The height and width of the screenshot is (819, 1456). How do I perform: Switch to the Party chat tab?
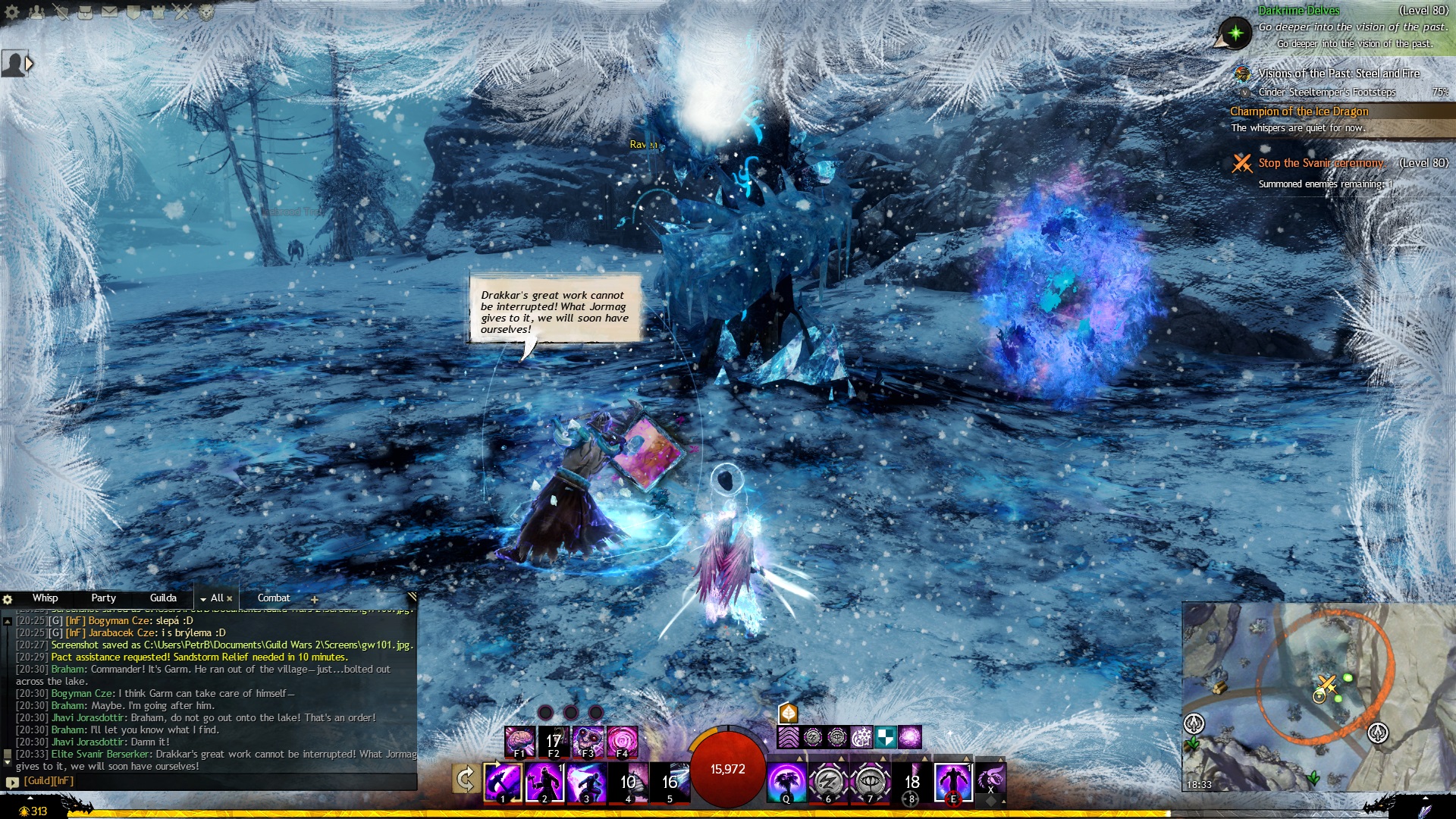coord(103,598)
